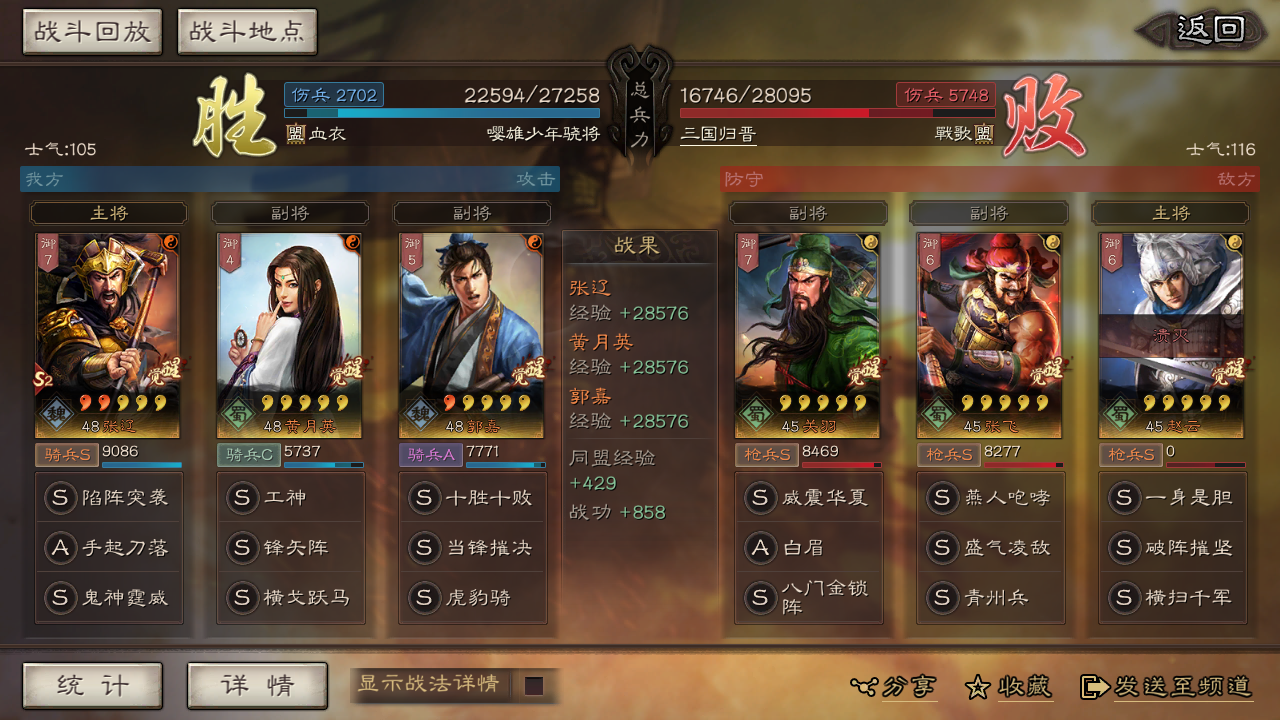Open the 统计 (Statistics) view
Screen dimensions: 1280x720
click(x=92, y=686)
